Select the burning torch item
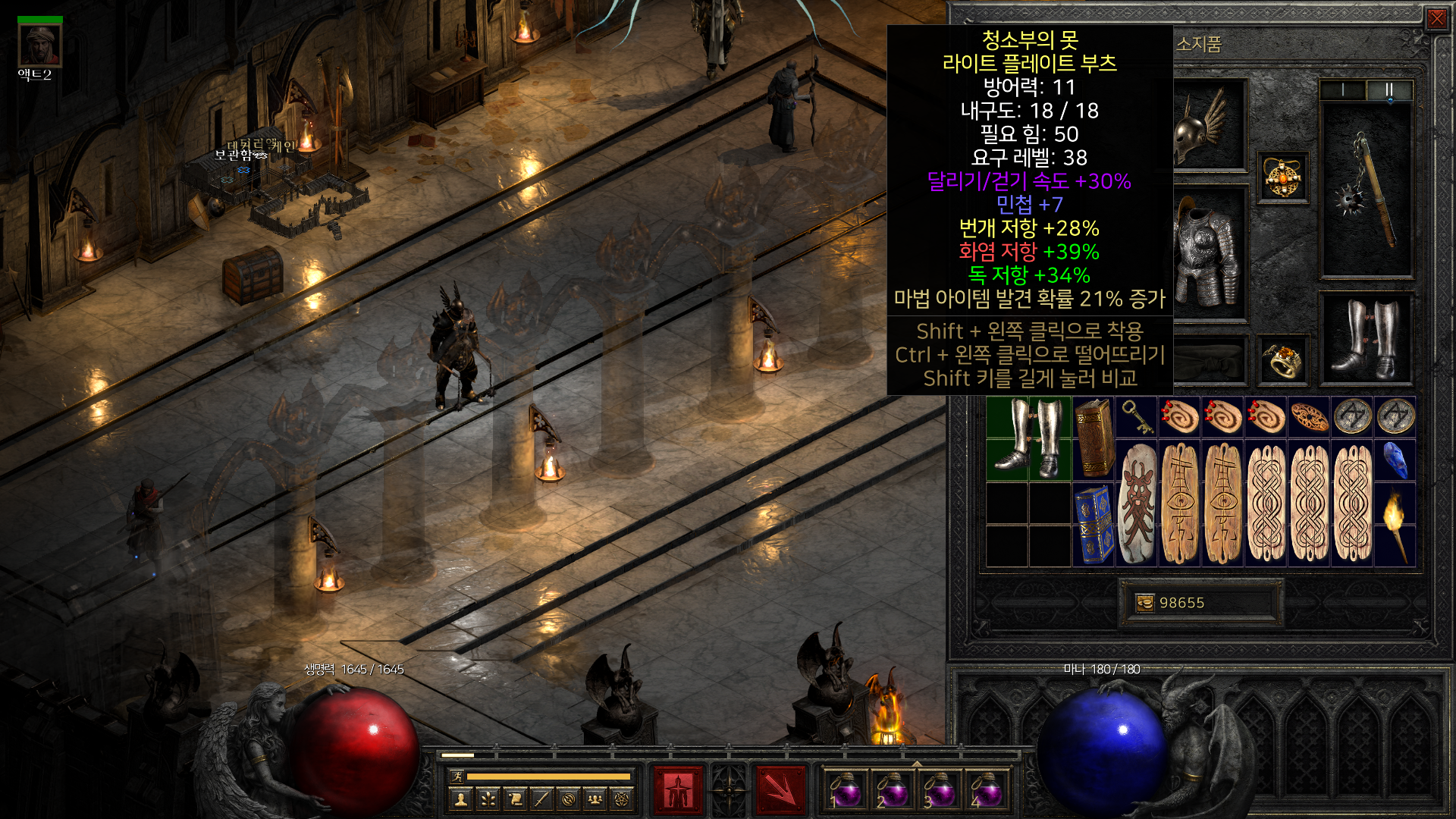The height and width of the screenshot is (819, 1456). tap(1395, 525)
